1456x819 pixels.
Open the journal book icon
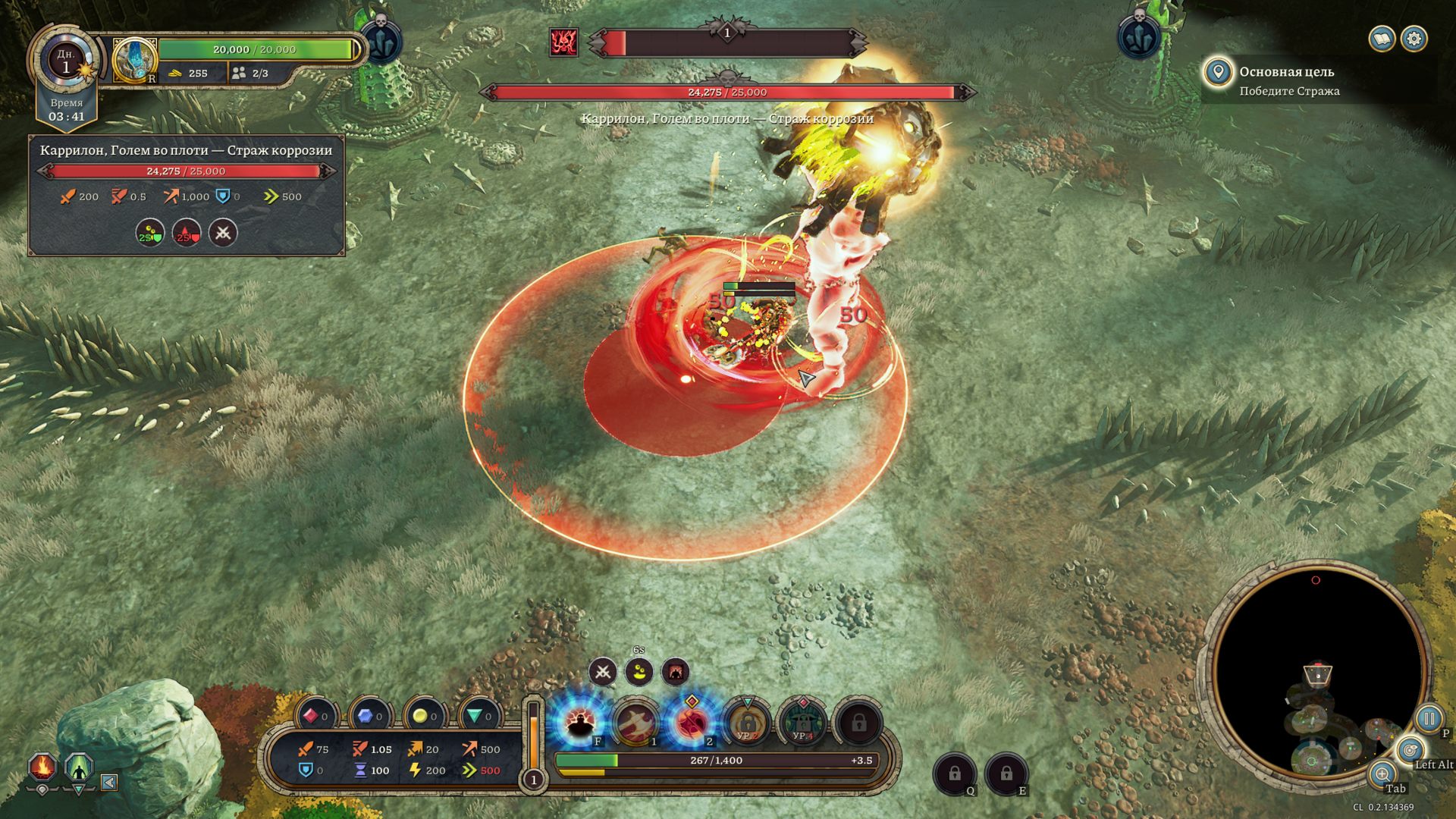[1382, 39]
